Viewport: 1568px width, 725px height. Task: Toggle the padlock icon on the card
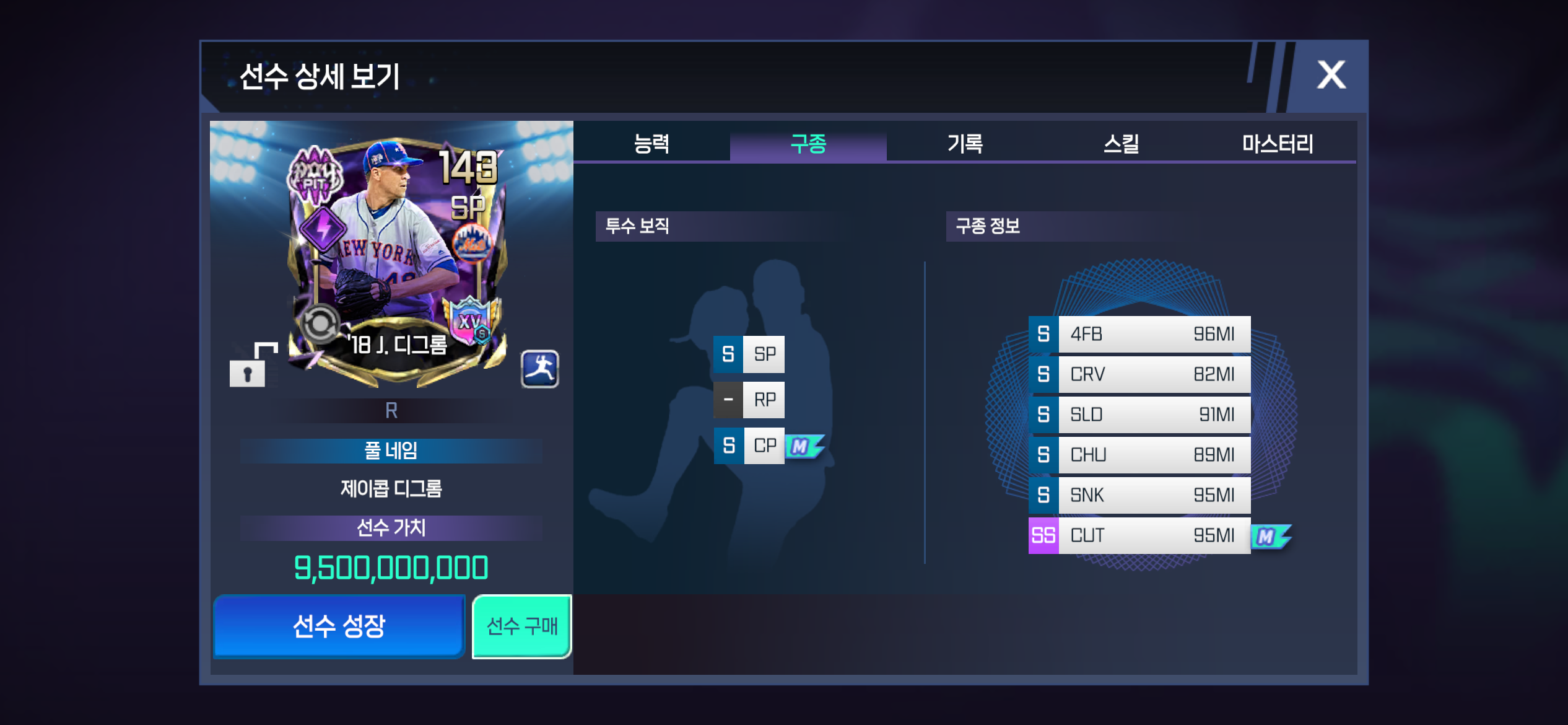(x=248, y=370)
